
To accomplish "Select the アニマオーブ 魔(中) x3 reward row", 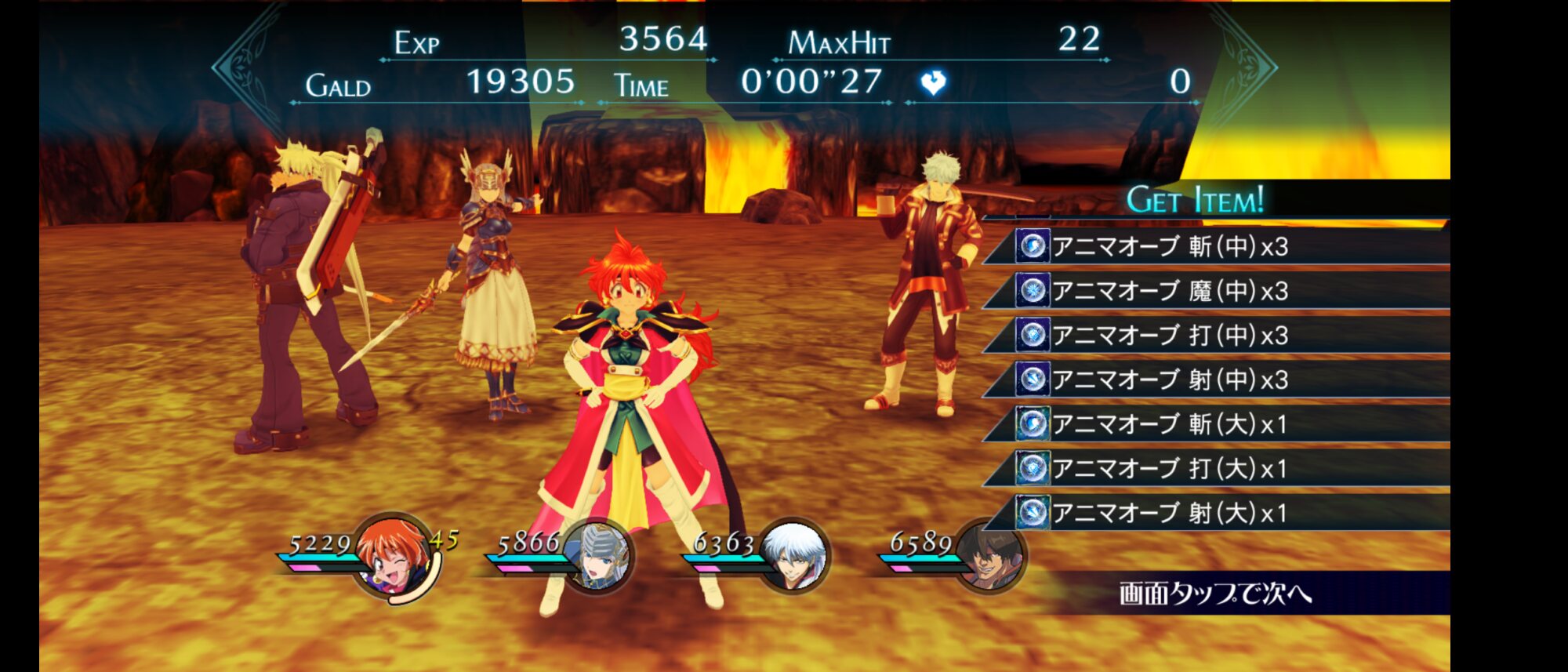I will [1215, 291].
